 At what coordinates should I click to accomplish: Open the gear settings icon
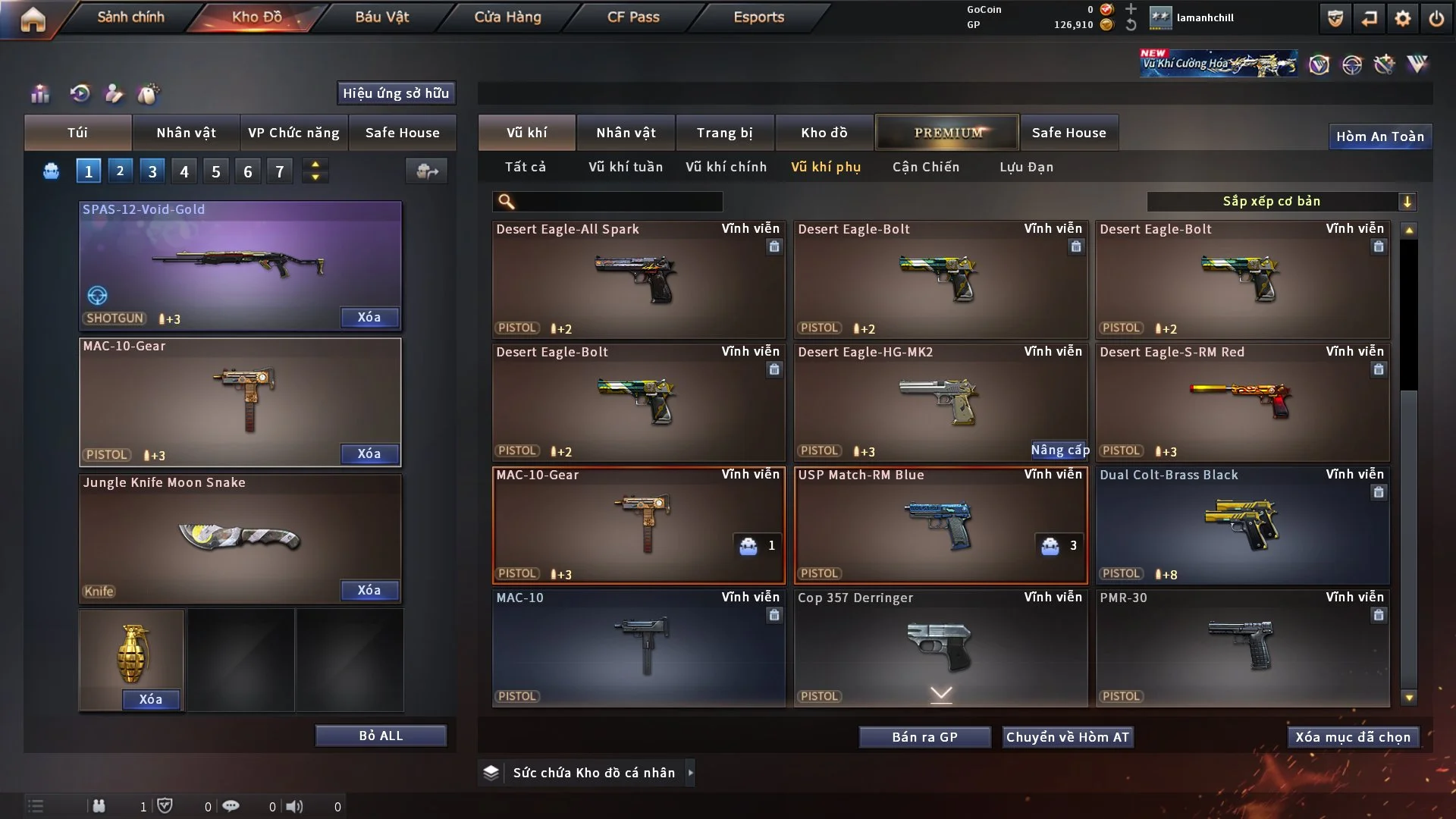tap(1403, 18)
